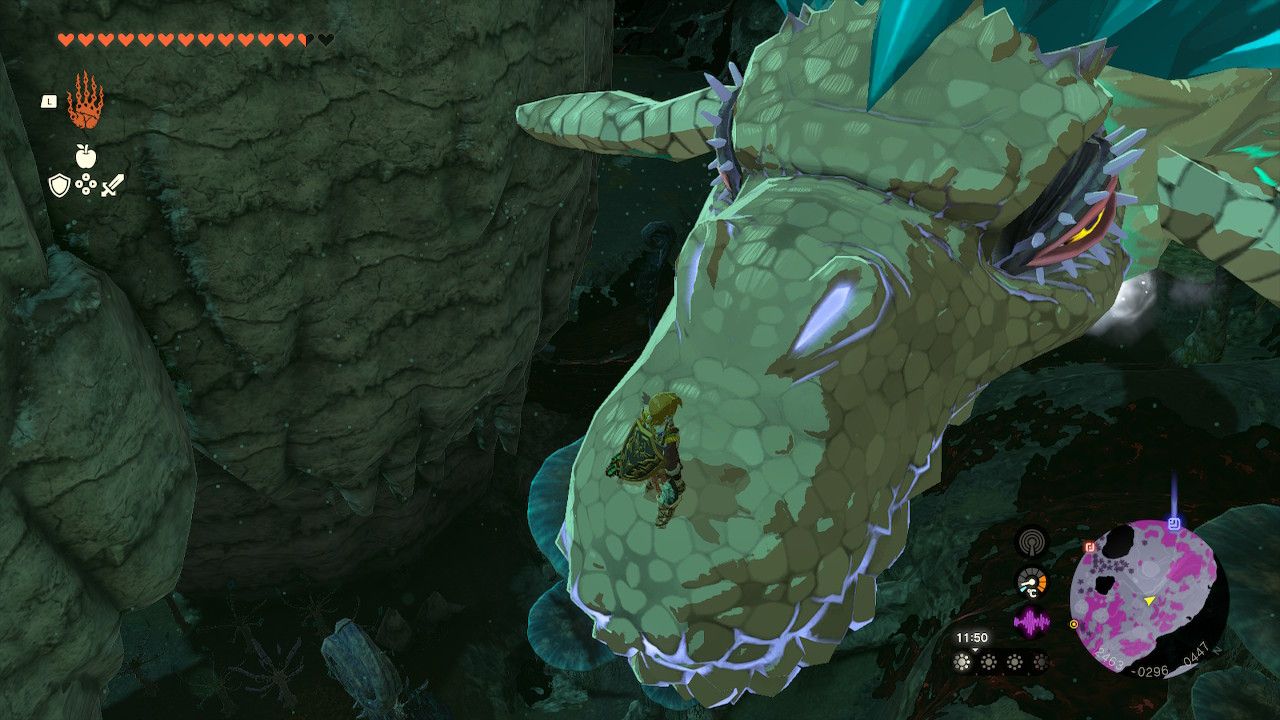Select the fourth dimmed moon orb

pos(1040,660)
